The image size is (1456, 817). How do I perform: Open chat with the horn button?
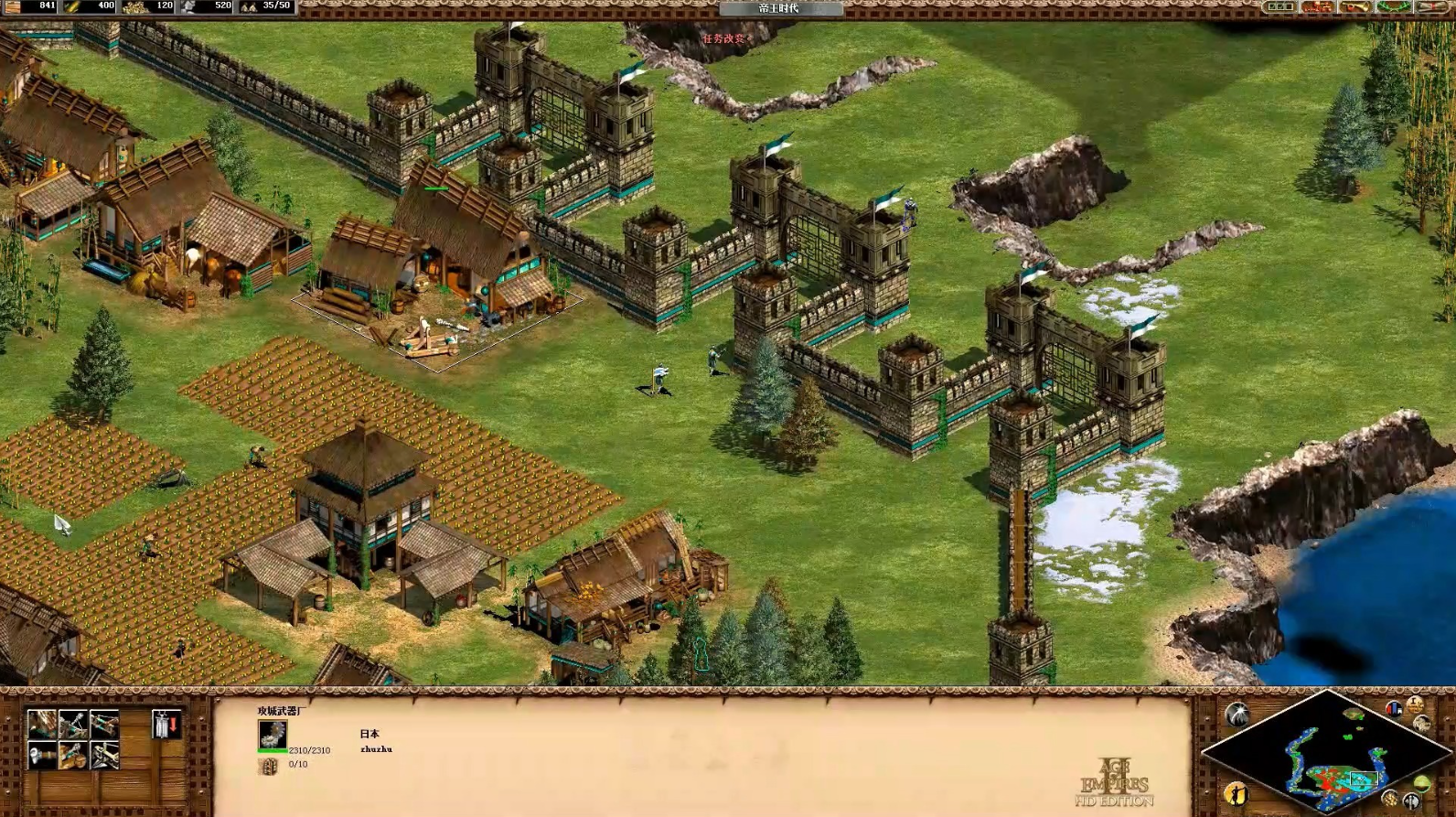(x=1355, y=7)
